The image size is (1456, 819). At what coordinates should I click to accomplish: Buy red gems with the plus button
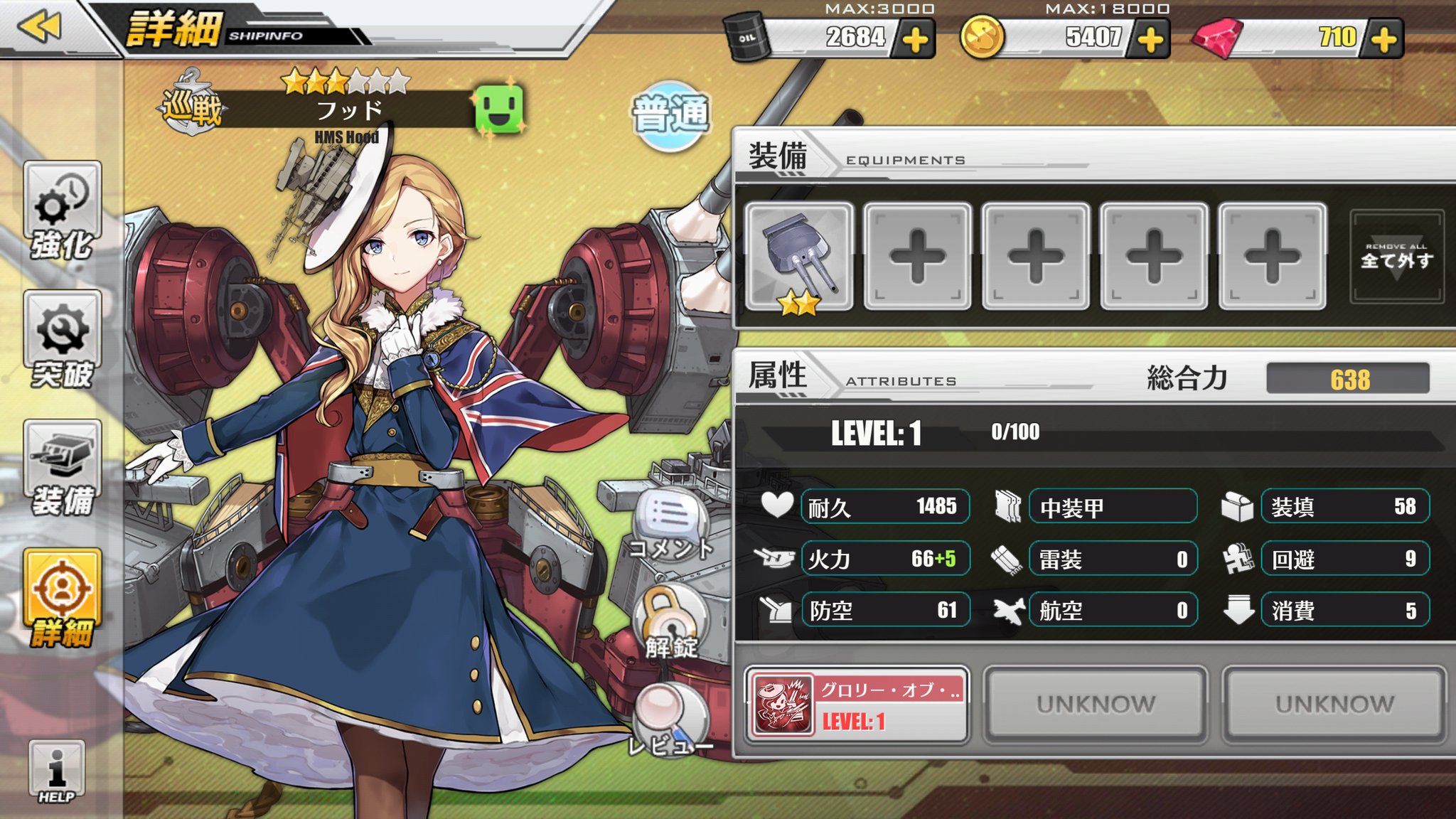(x=1383, y=39)
